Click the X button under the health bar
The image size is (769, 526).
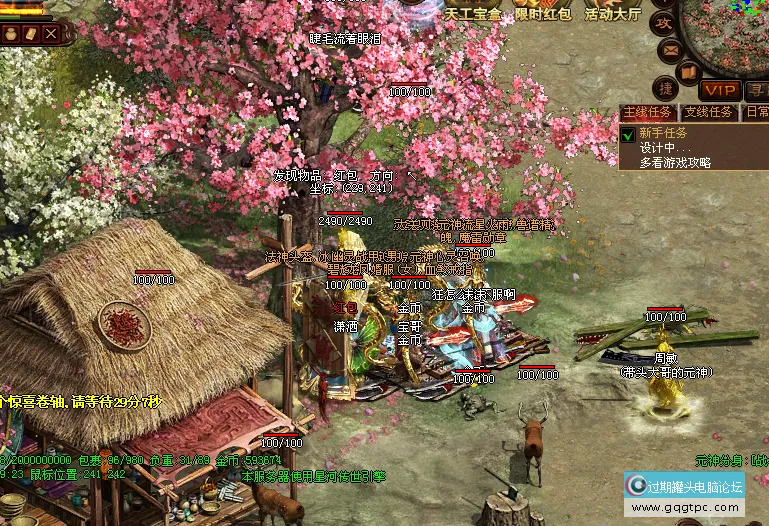[51, 33]
